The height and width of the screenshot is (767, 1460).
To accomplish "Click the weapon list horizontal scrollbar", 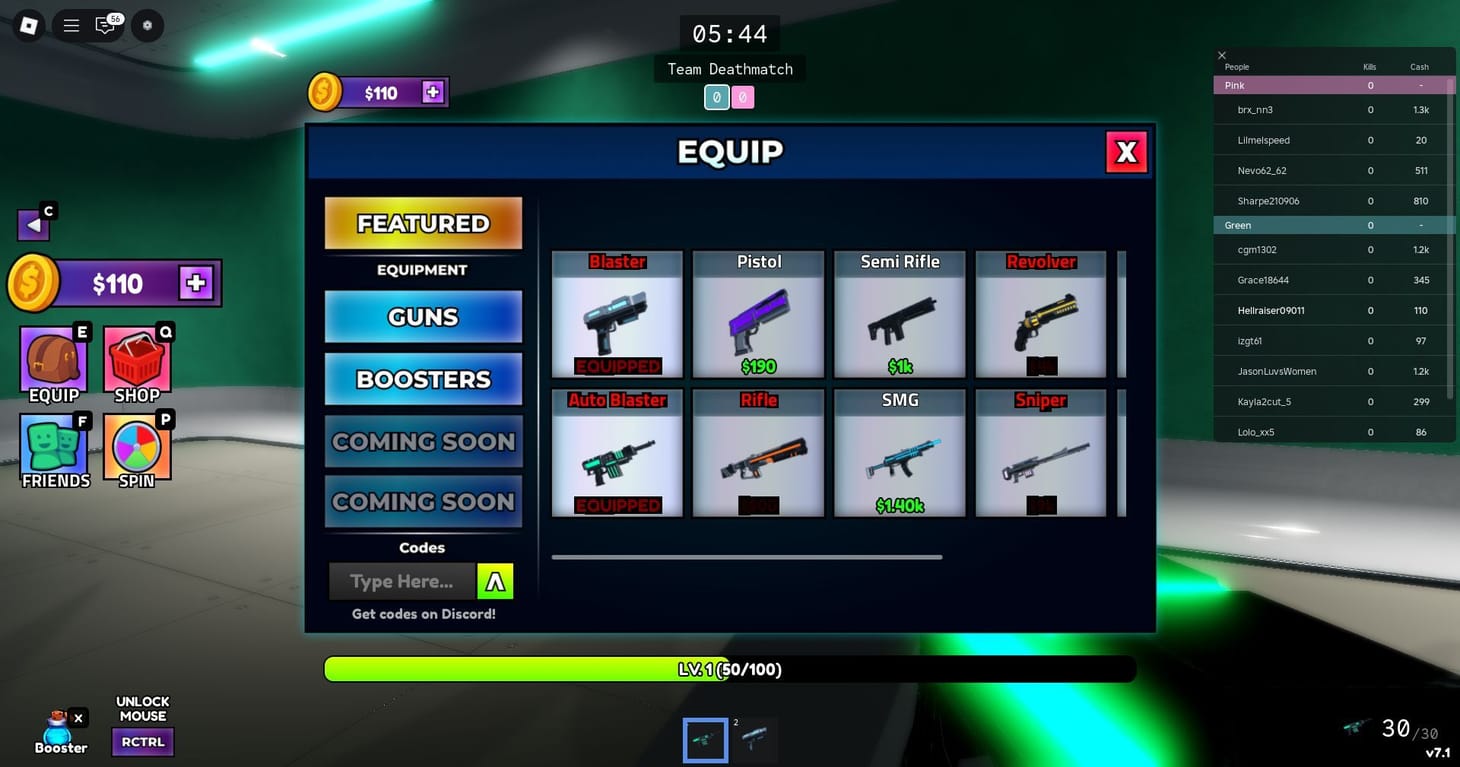I will [747, 557].
